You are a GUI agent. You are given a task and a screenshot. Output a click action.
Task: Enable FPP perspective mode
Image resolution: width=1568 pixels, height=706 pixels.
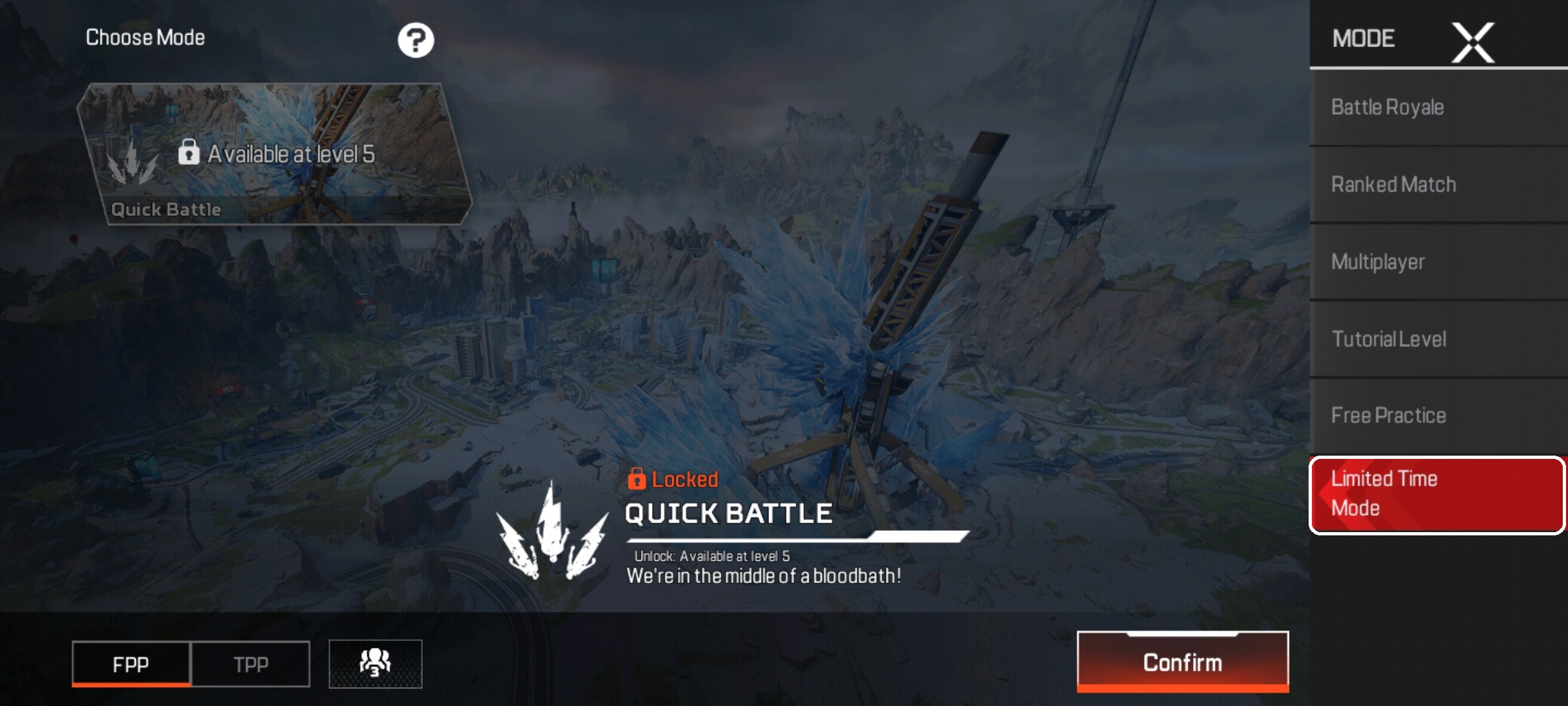click(x=130, y=664)
